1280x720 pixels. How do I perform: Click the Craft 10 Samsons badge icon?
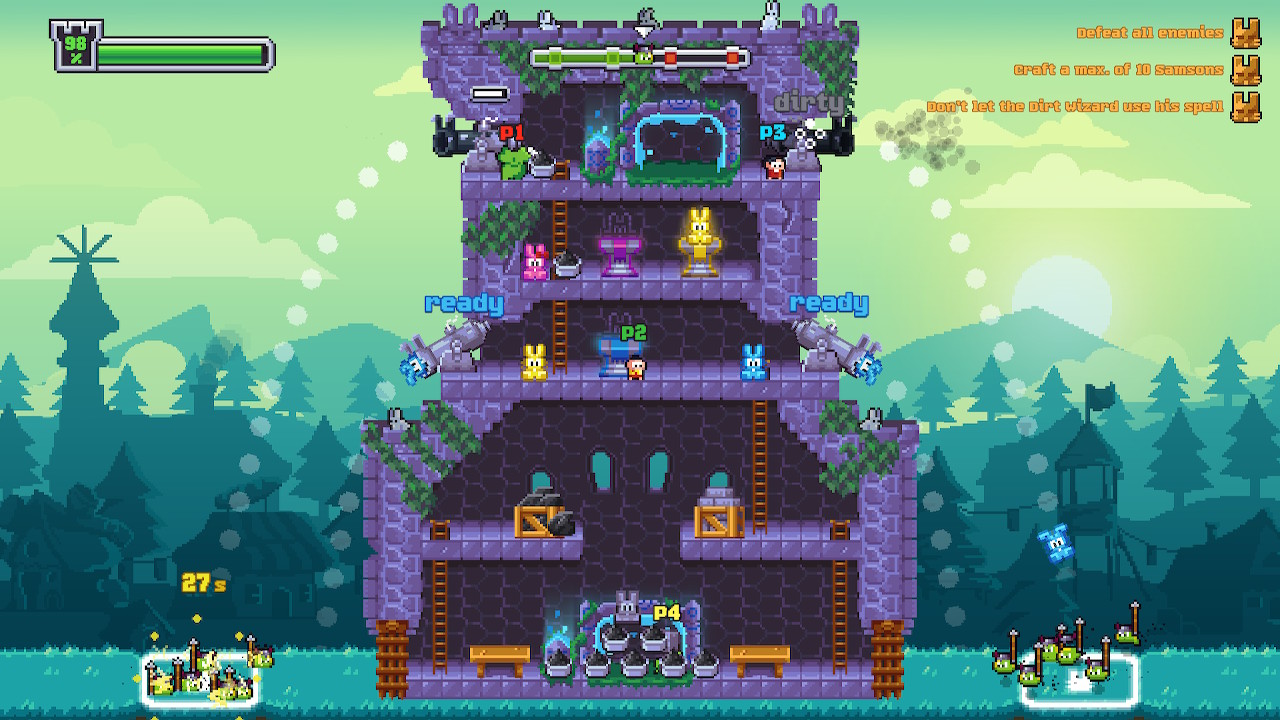click(1248, 69)
